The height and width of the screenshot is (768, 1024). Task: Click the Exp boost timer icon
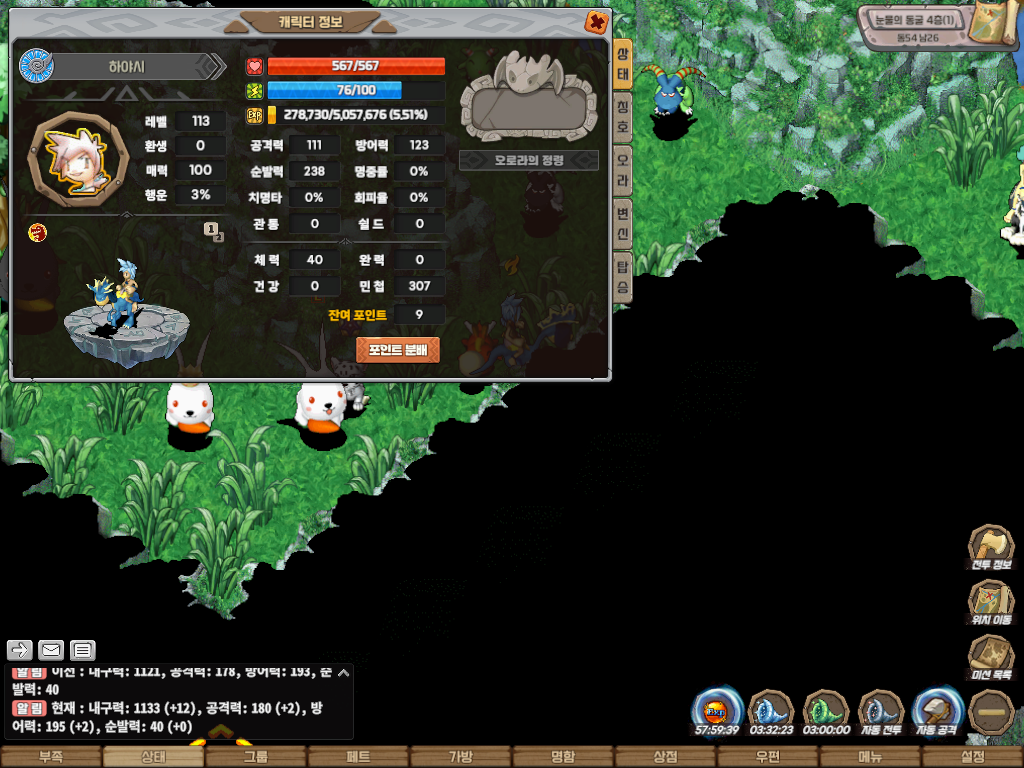pos(717,712)
